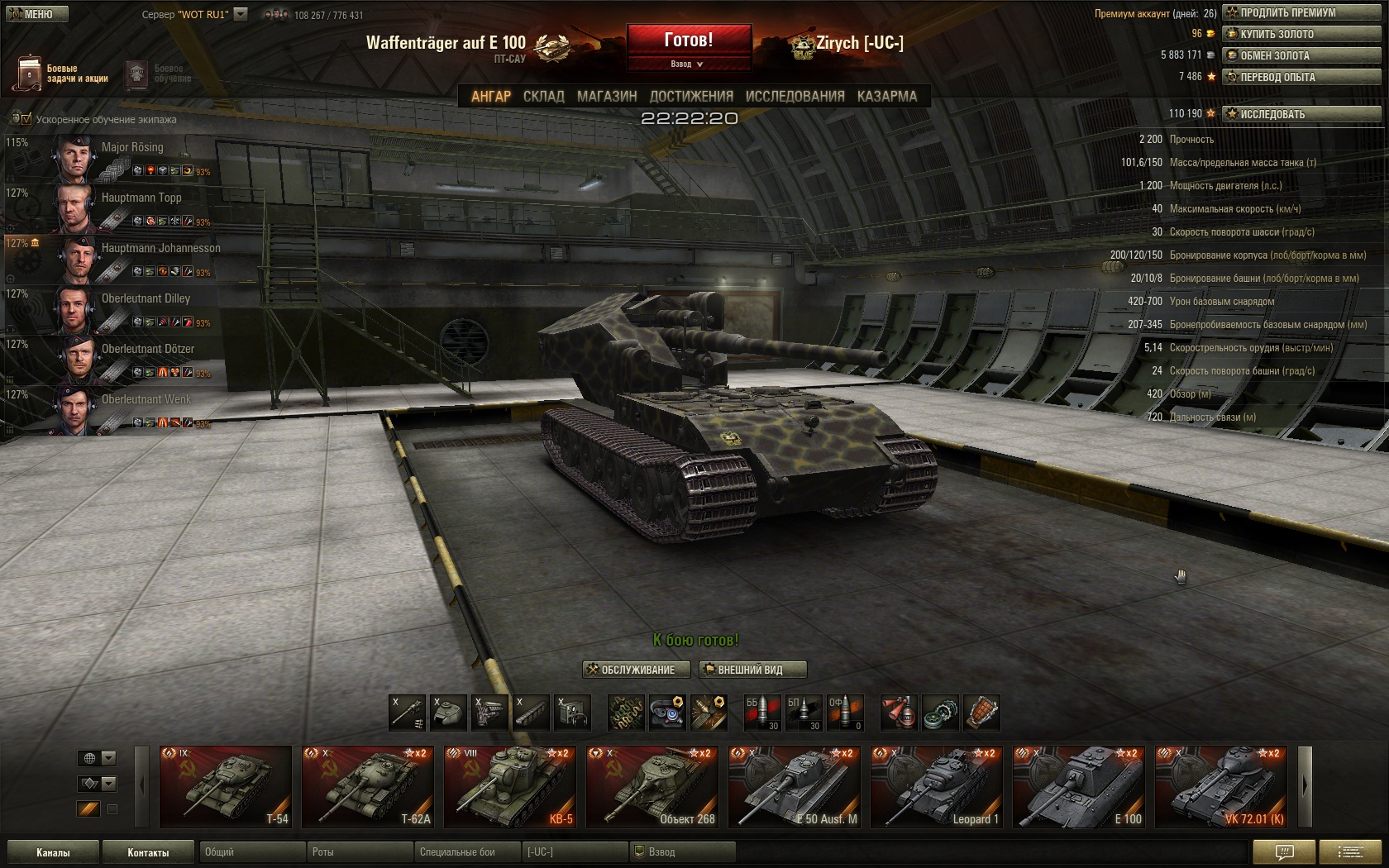Open the Каналы chat channels button
Viewport: 1389px width, 868px height.
click(x=53, y=852)
